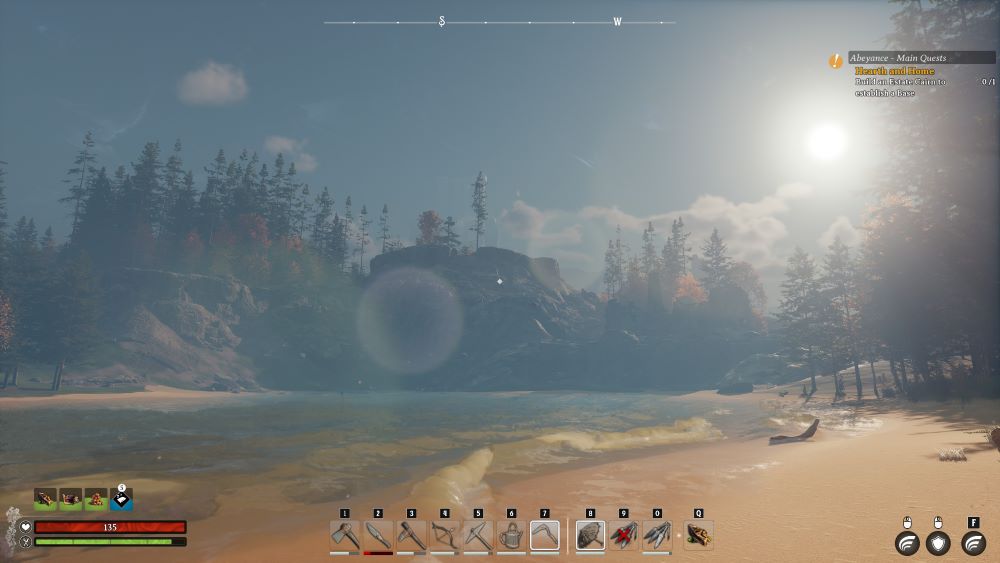Activate the wing ability labeled F
1000x563 pixels.
(973, 543)
